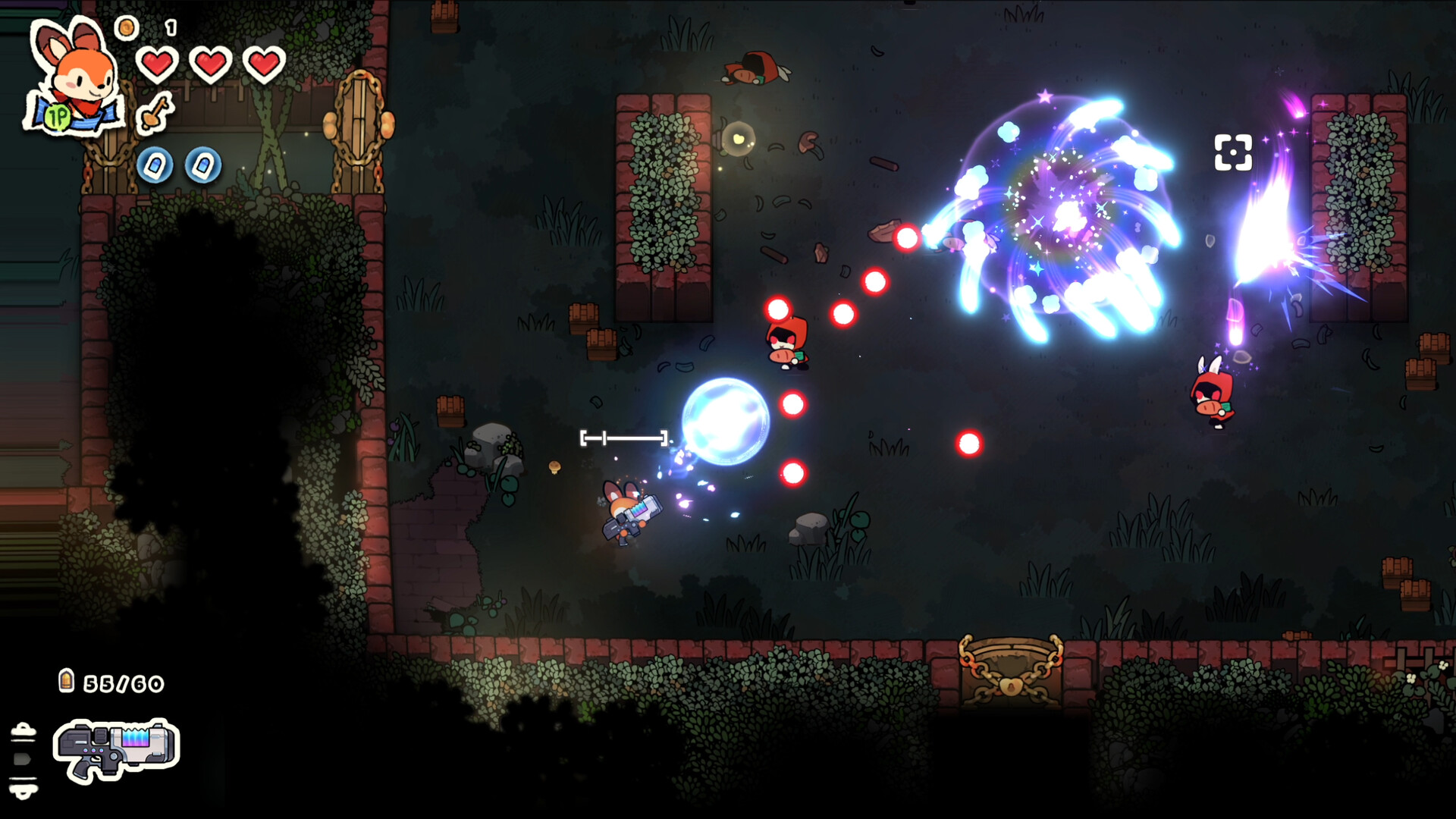The height and width of the screenshot is (819, 1456).
Task: Toggle the dimmed middle weapon slot on left edge
Action: [20, 759]
